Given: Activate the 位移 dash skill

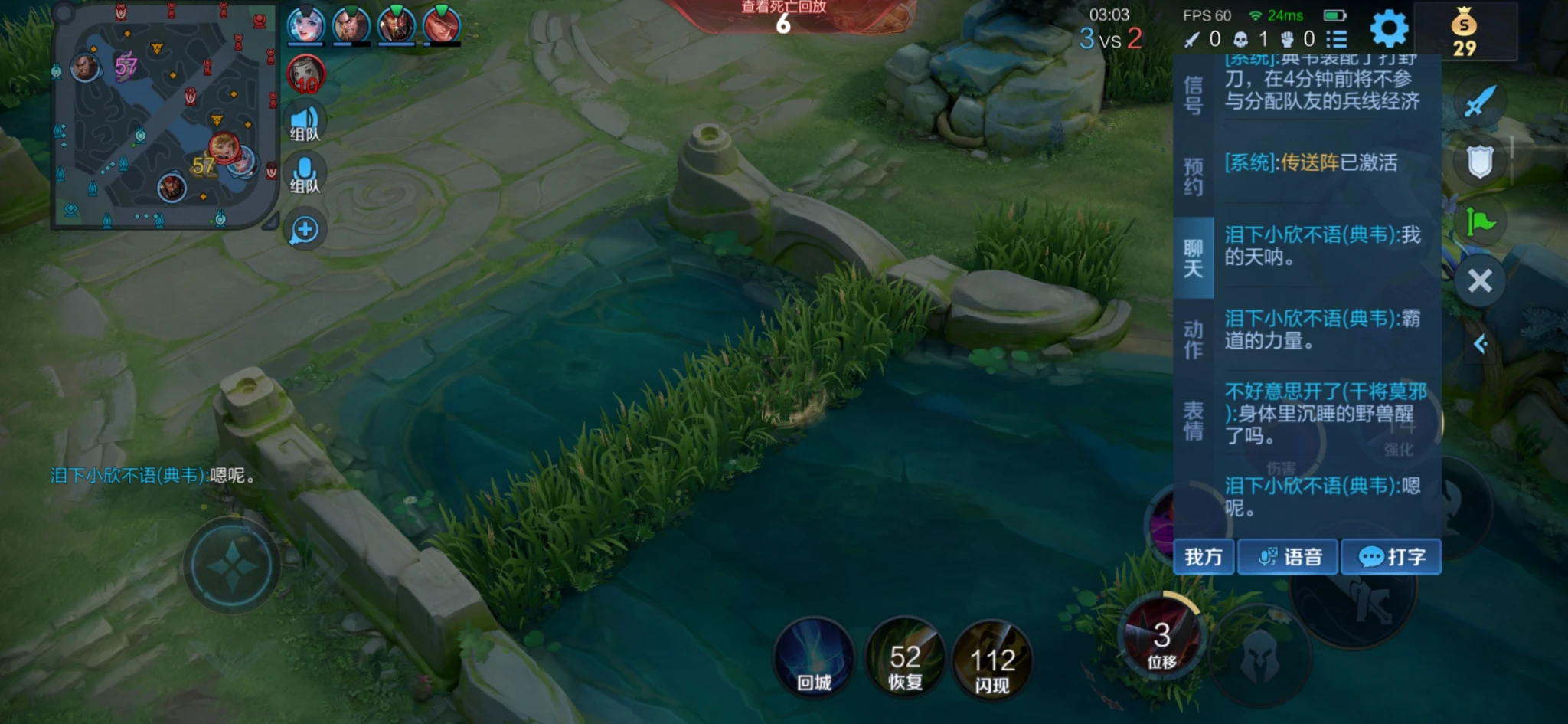Looking at the screenshot, I should 1161,640.
